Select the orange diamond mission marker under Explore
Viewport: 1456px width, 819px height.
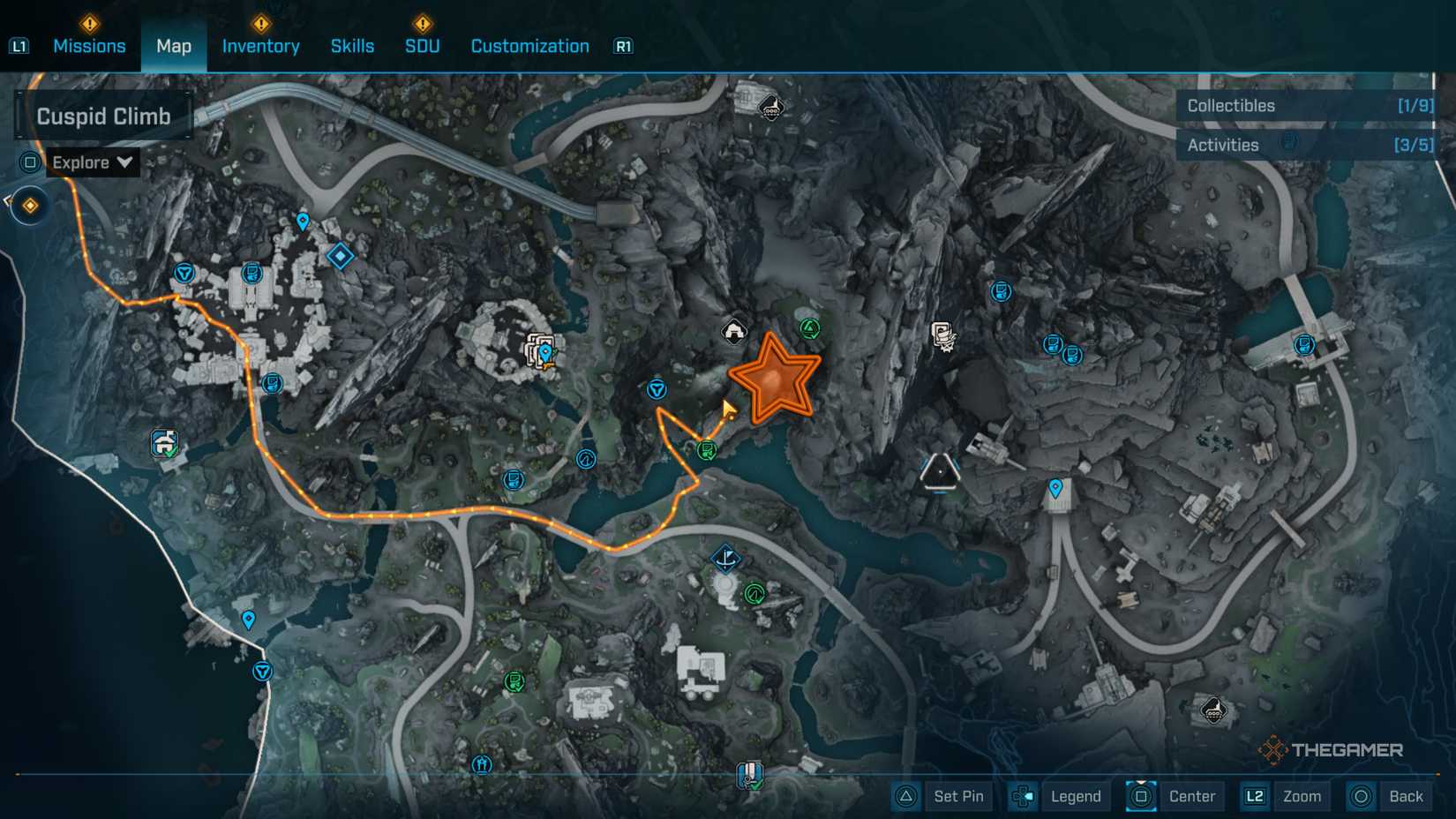[30, 206]
